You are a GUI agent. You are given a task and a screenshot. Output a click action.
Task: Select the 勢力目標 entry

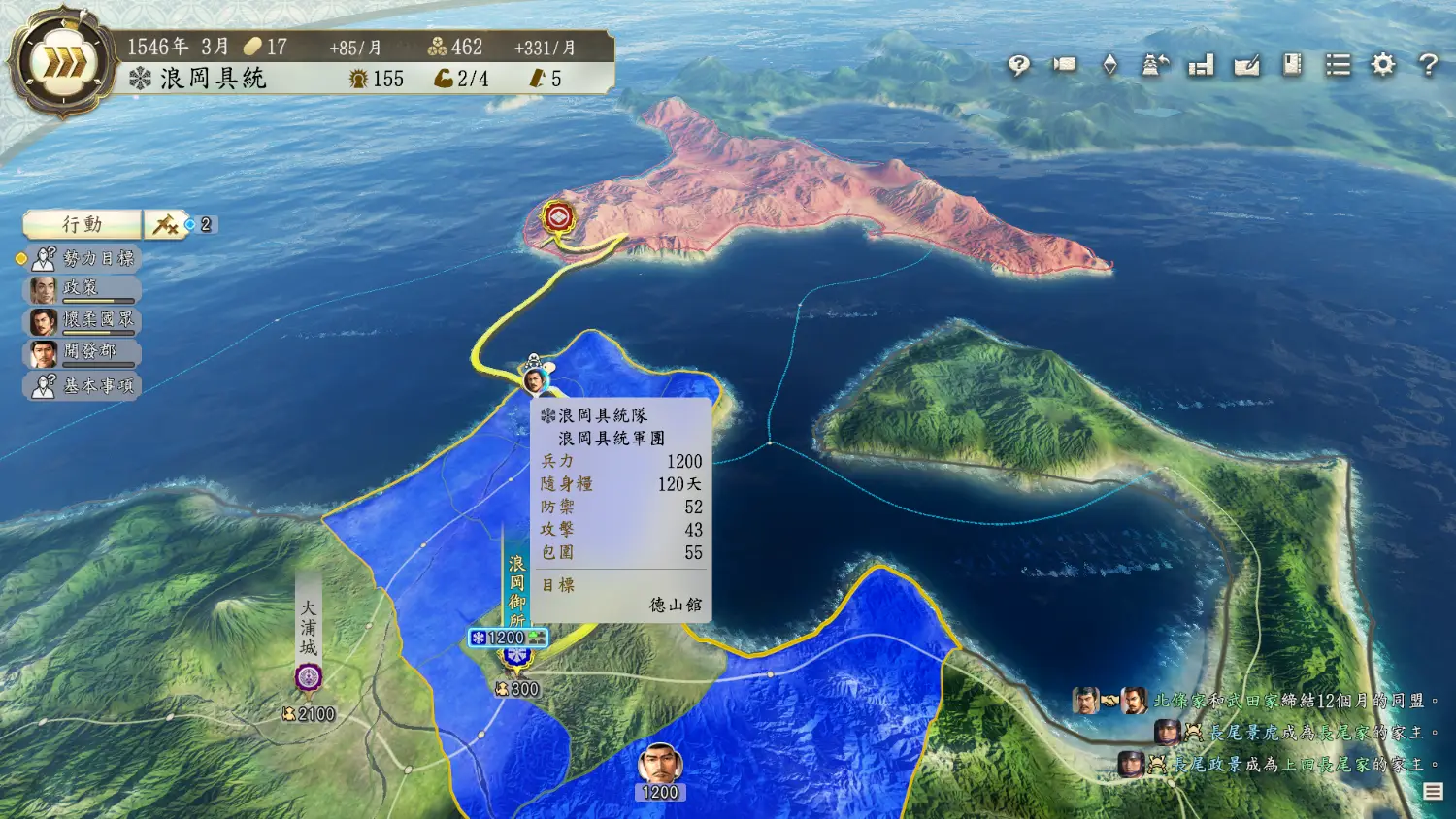click(x=85, y=259)
